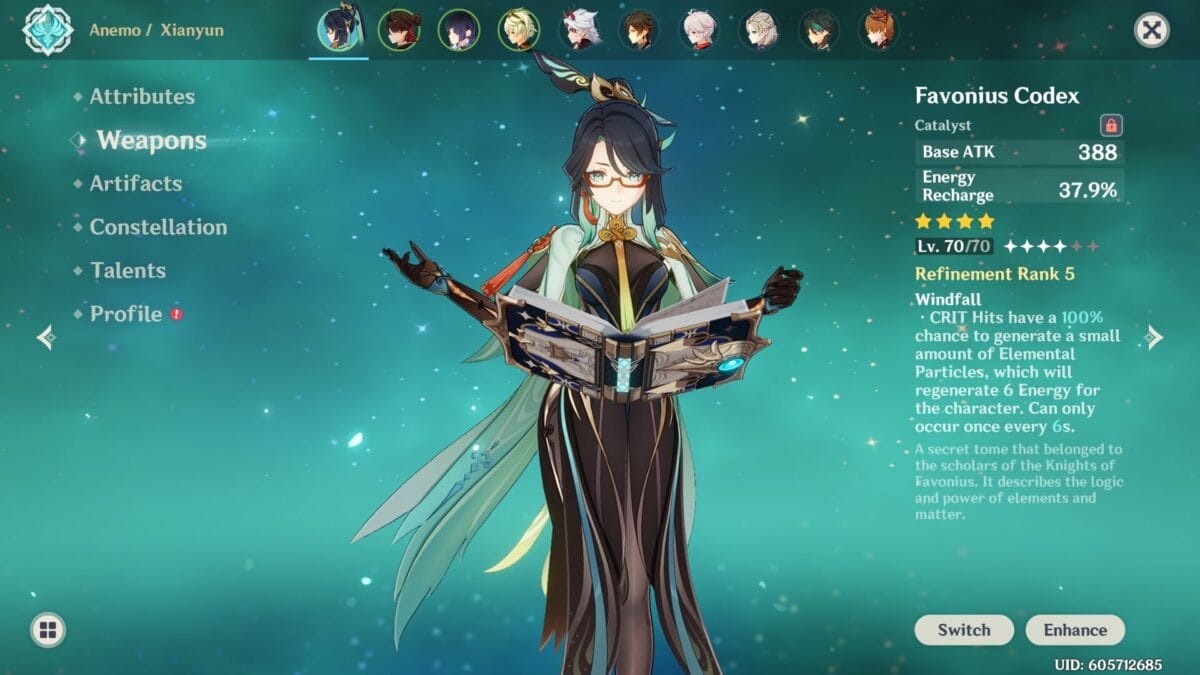Choose the white-haired red-horned character portrait

point(579,30)
